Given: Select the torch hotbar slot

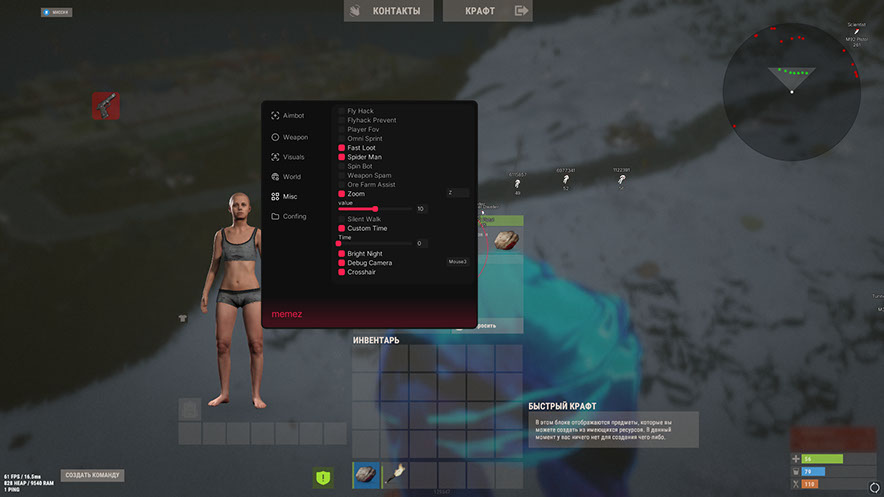Looking at the screenshot, I should point(395,475).
